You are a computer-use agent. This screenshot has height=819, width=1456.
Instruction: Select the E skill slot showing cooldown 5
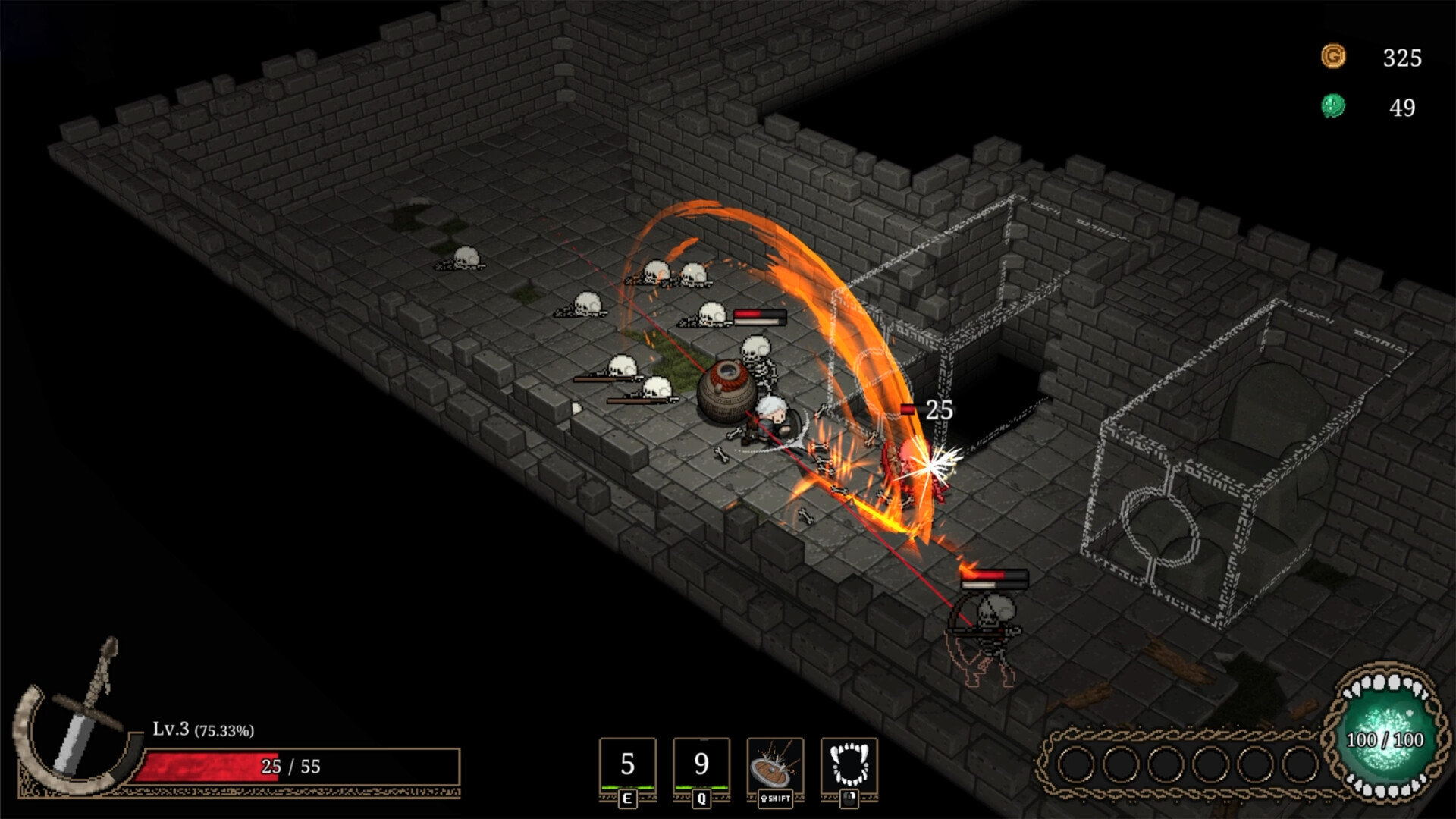(x=627, y=766)
